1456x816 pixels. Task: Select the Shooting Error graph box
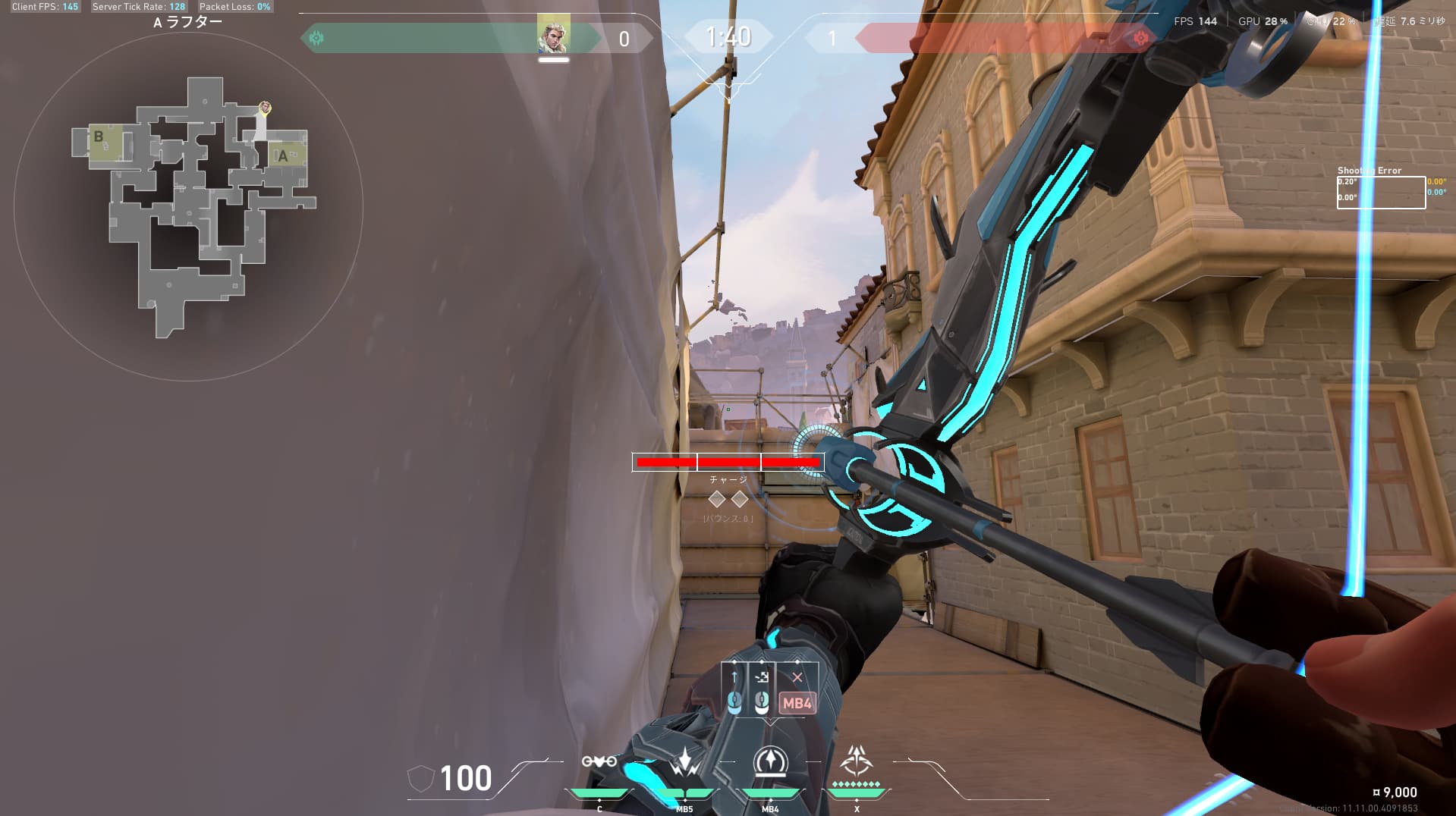(x=1380, y=192)
